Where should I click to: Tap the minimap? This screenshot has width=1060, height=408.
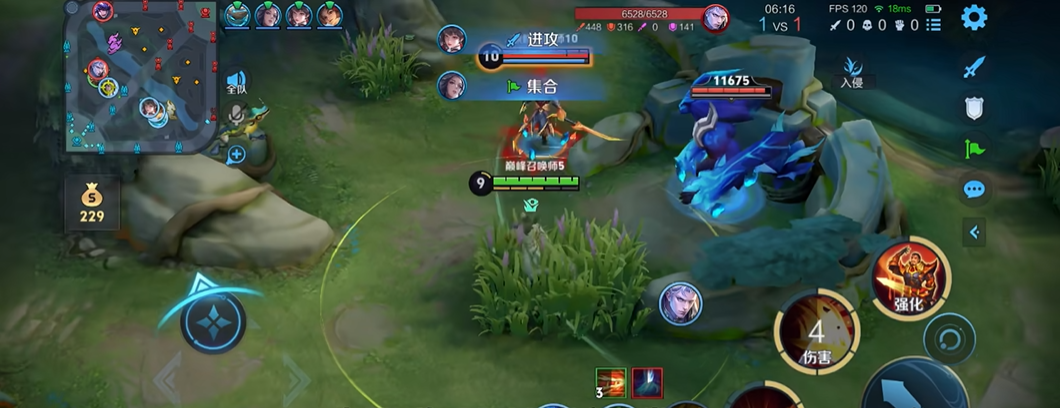coord(139,75)
